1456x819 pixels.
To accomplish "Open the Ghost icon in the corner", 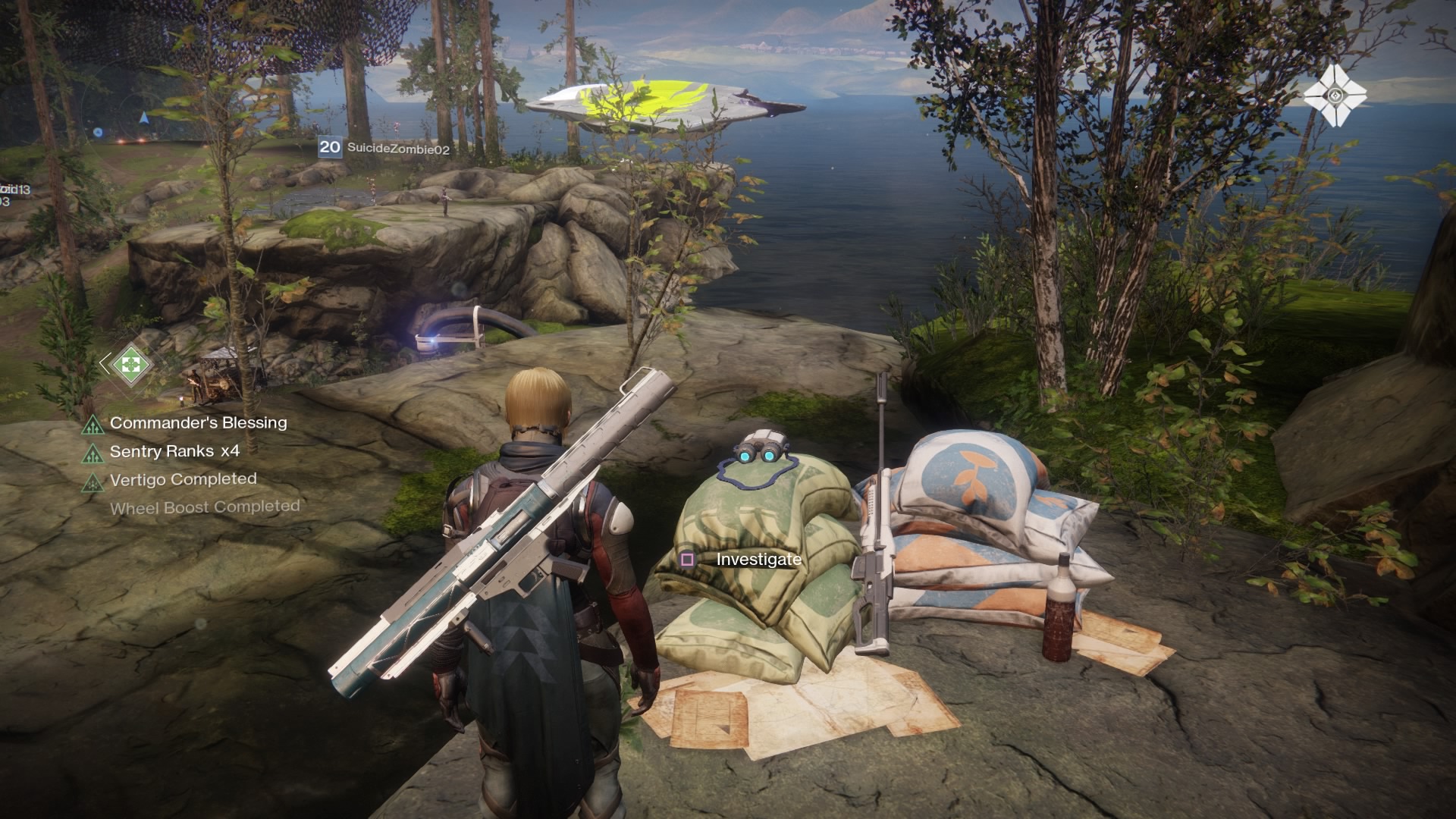I will click(x=1335, y=96).
